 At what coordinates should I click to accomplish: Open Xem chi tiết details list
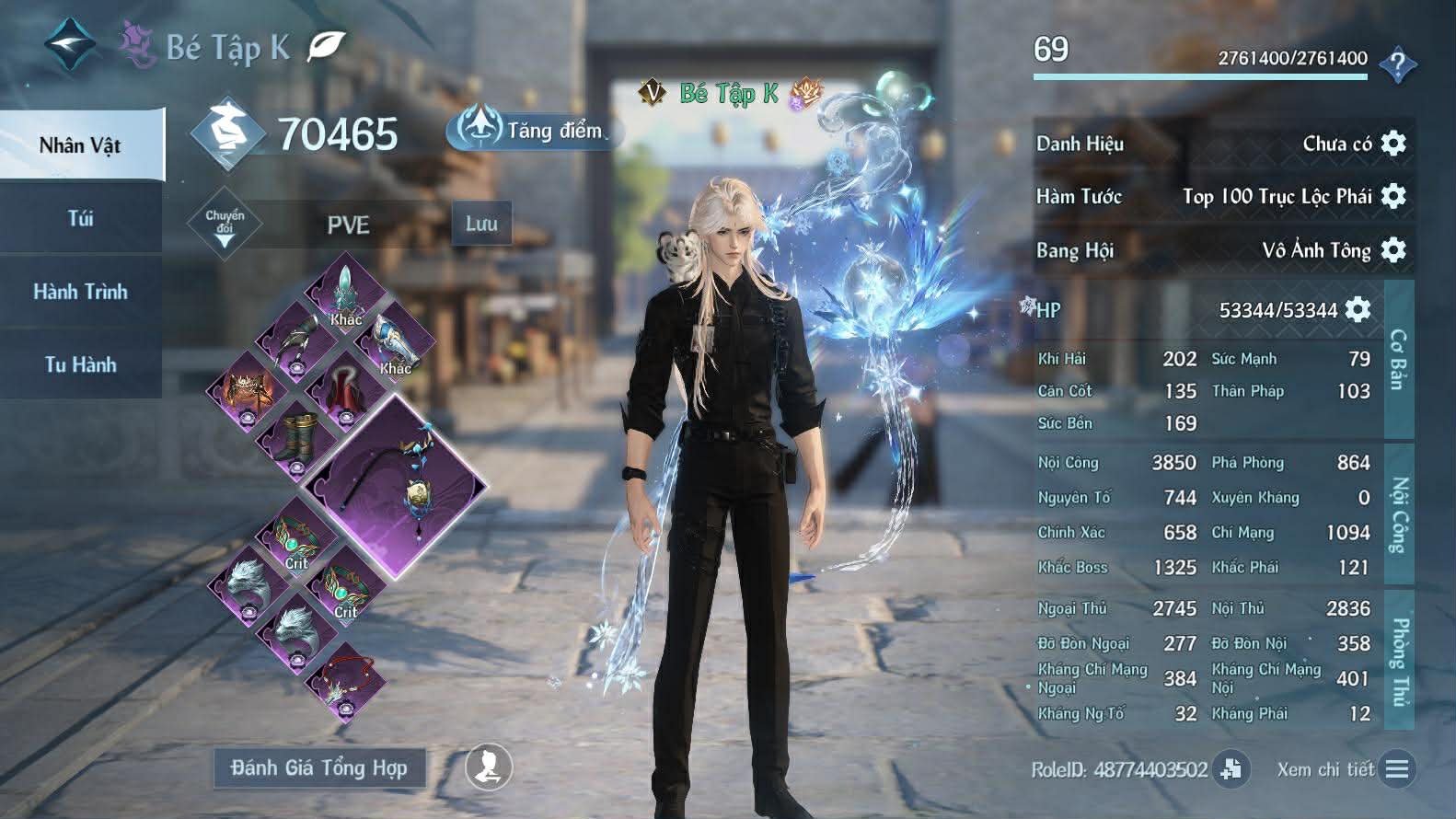pos(1396,768)
